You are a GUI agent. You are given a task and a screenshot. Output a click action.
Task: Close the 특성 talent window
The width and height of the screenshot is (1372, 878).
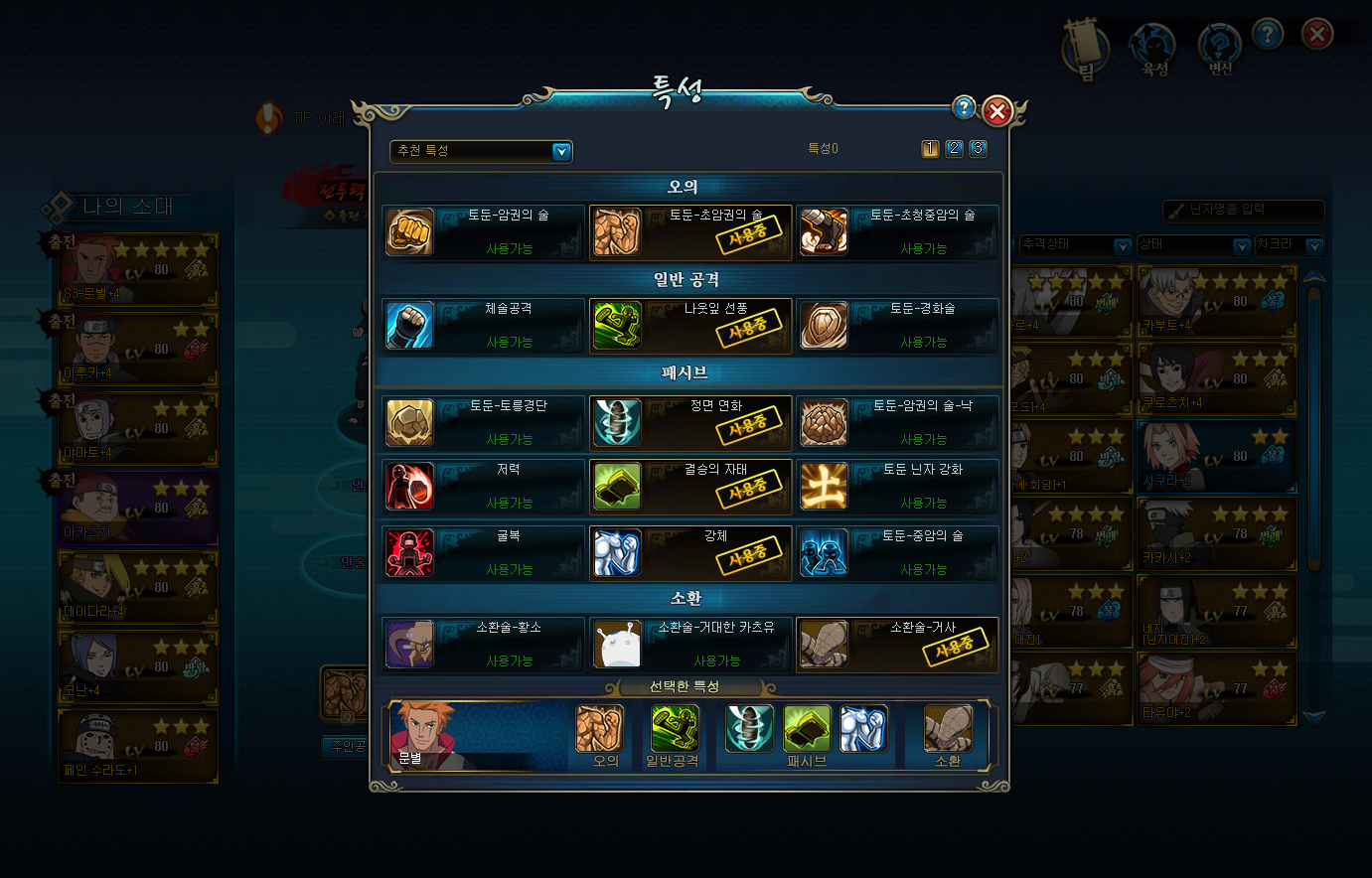[997, 111]
